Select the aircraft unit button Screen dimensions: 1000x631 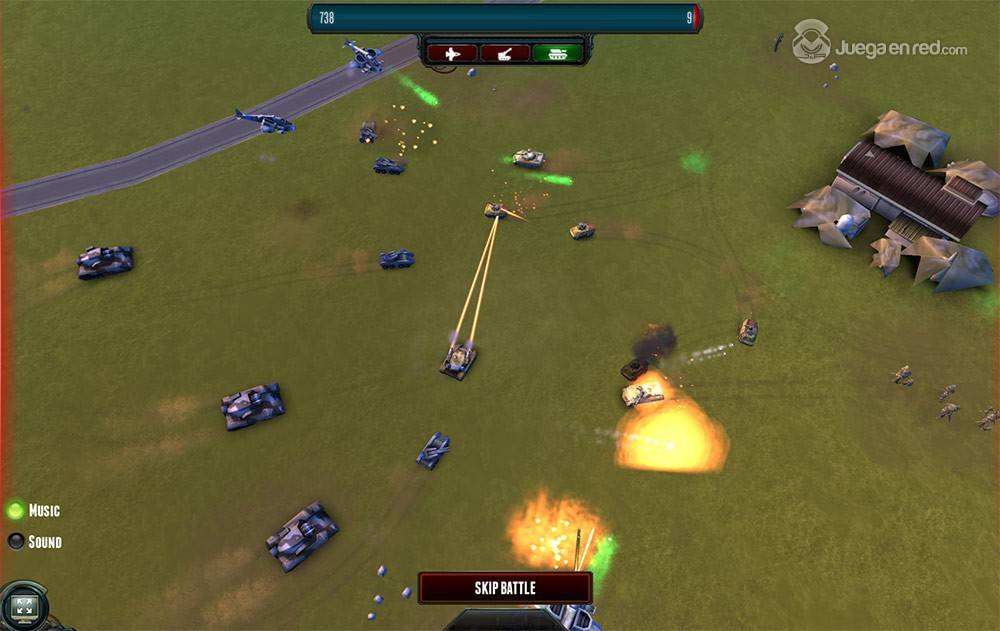click(452, 53)
